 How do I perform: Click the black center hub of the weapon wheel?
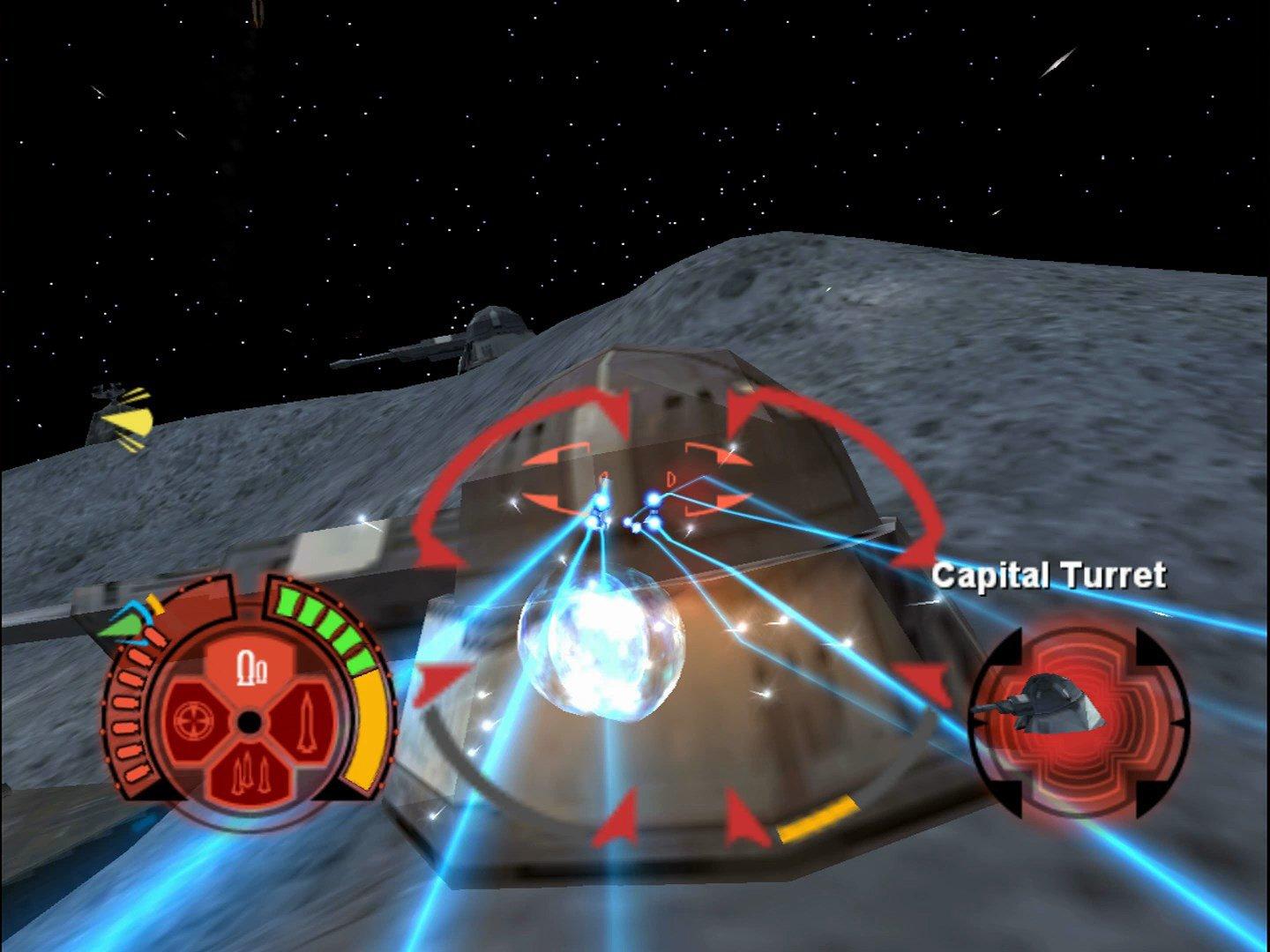(x=250, y=722)
